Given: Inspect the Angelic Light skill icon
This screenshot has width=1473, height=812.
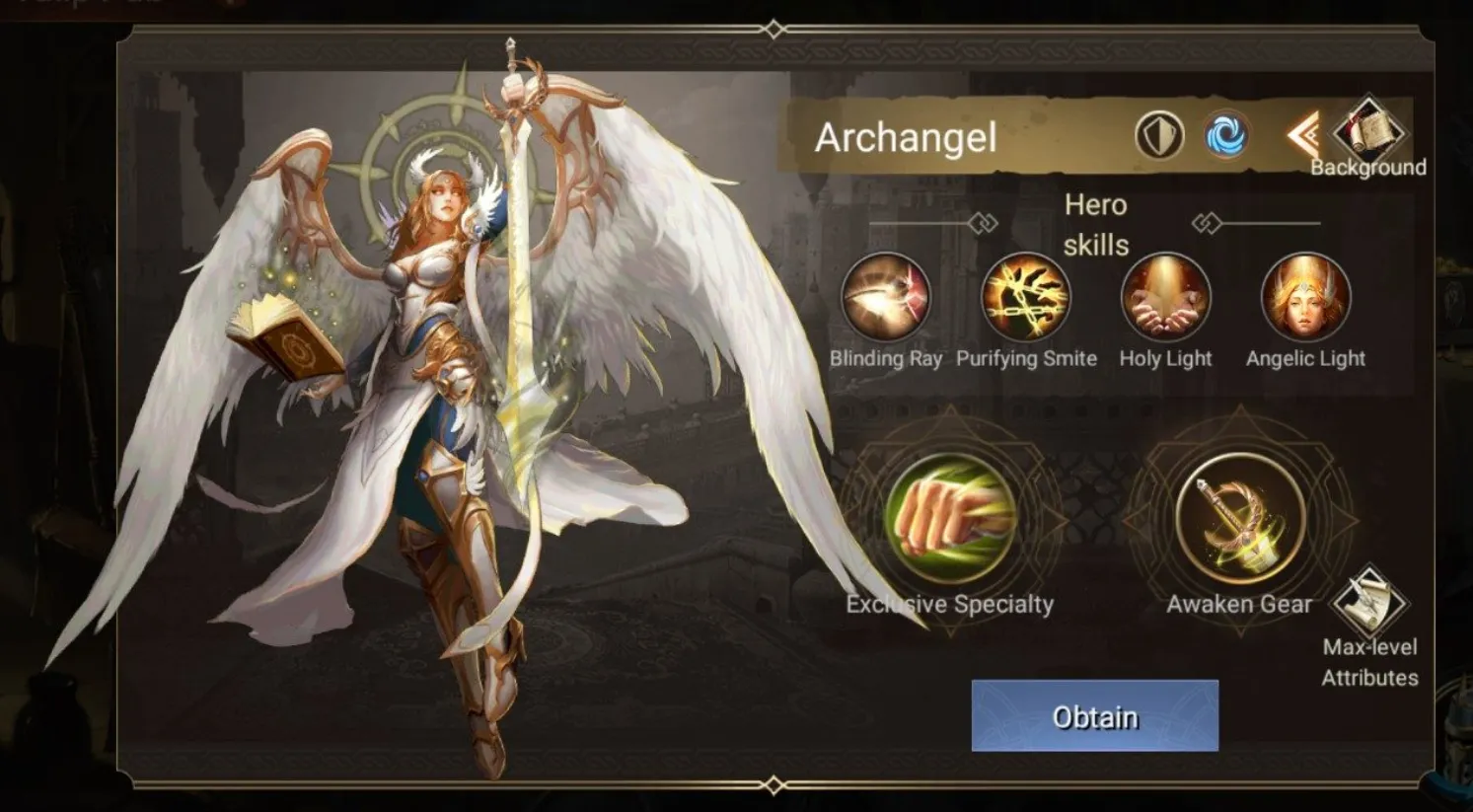Looking at the screenshot, I should pyautogui.click(x=1305, y=298).
